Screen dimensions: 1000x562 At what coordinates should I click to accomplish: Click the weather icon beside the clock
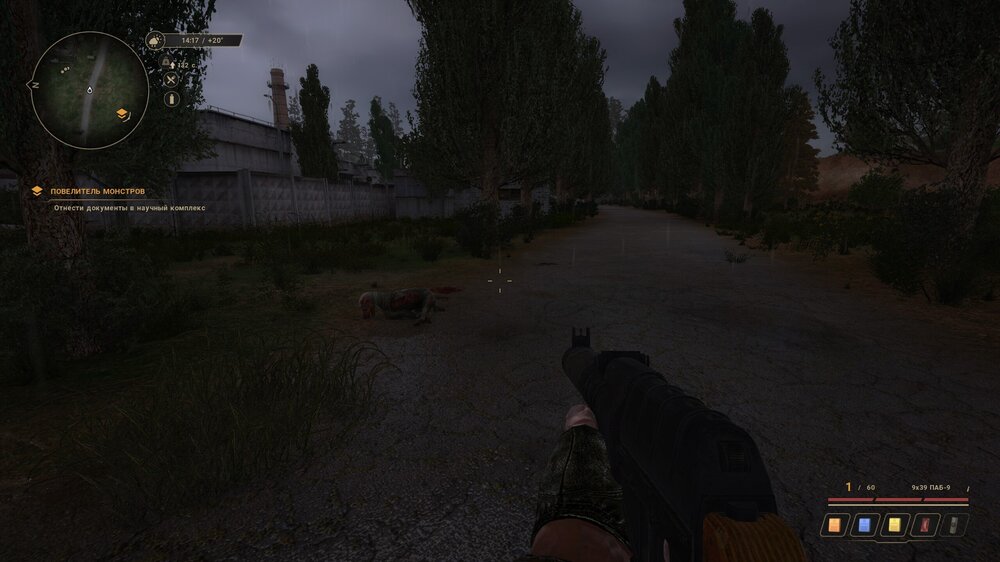pyautogui.click(x=155, y=41)
